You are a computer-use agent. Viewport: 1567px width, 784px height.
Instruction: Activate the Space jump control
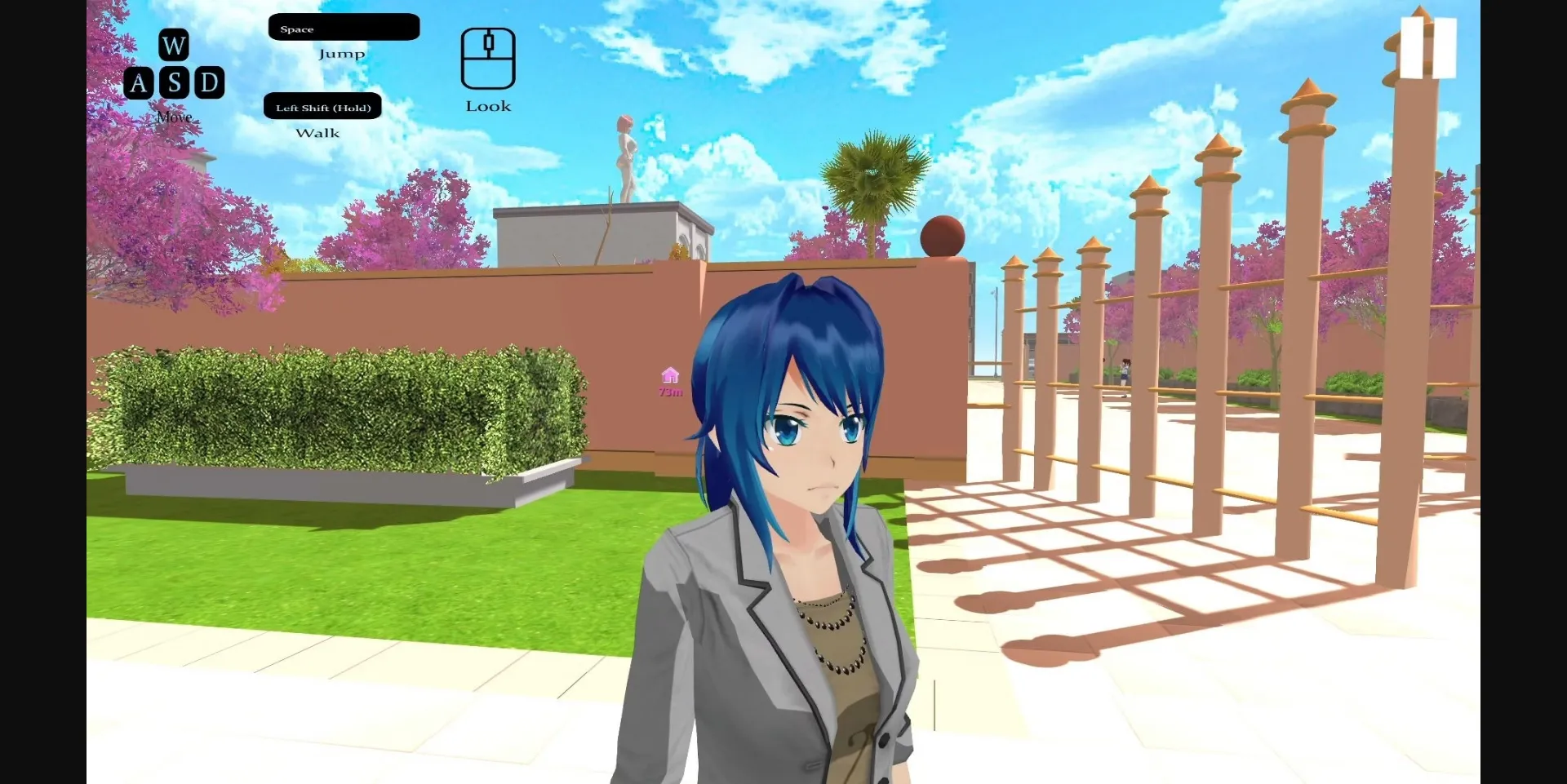[x=343, y=27]
